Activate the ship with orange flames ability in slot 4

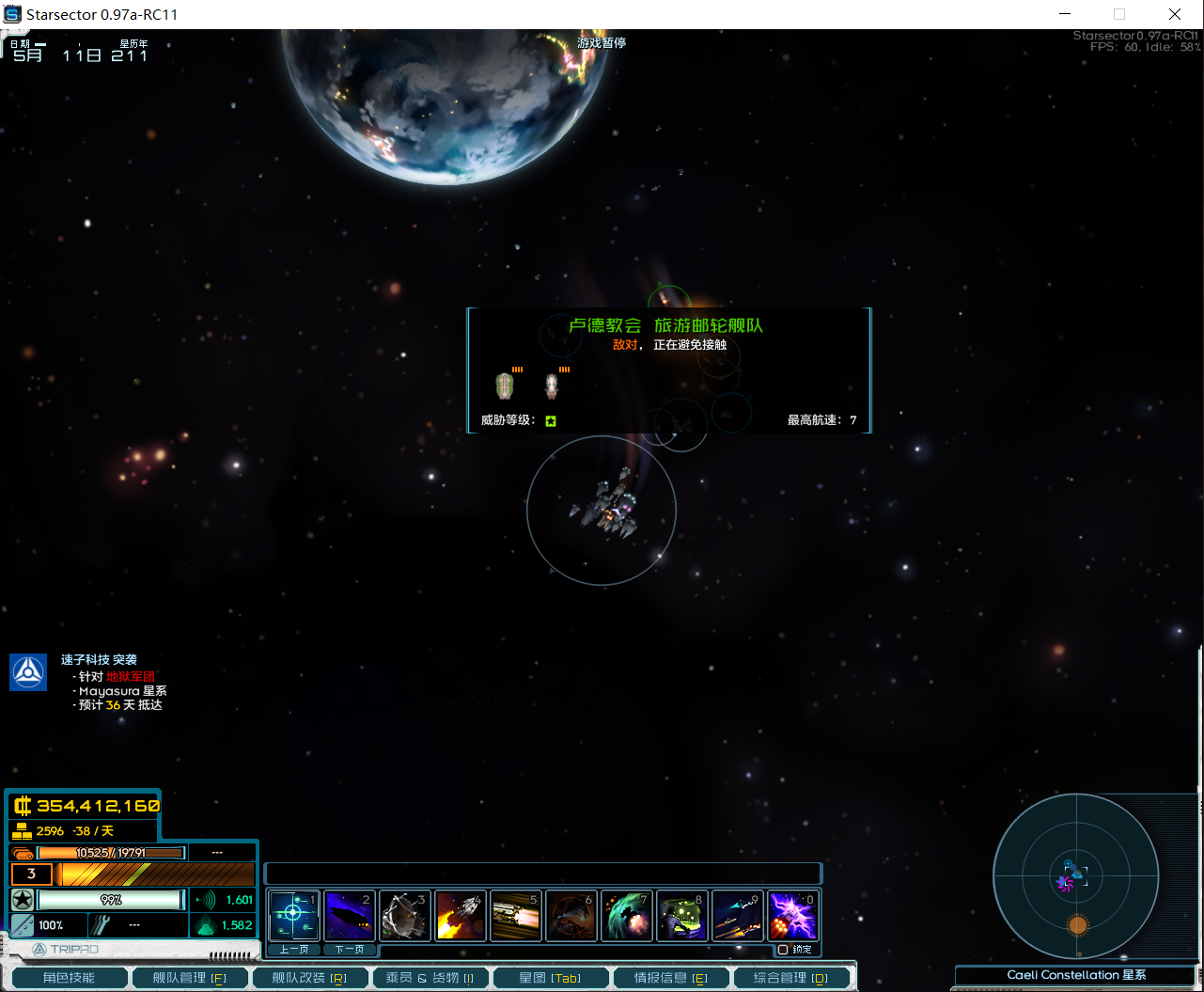click(x=460, y=916)
